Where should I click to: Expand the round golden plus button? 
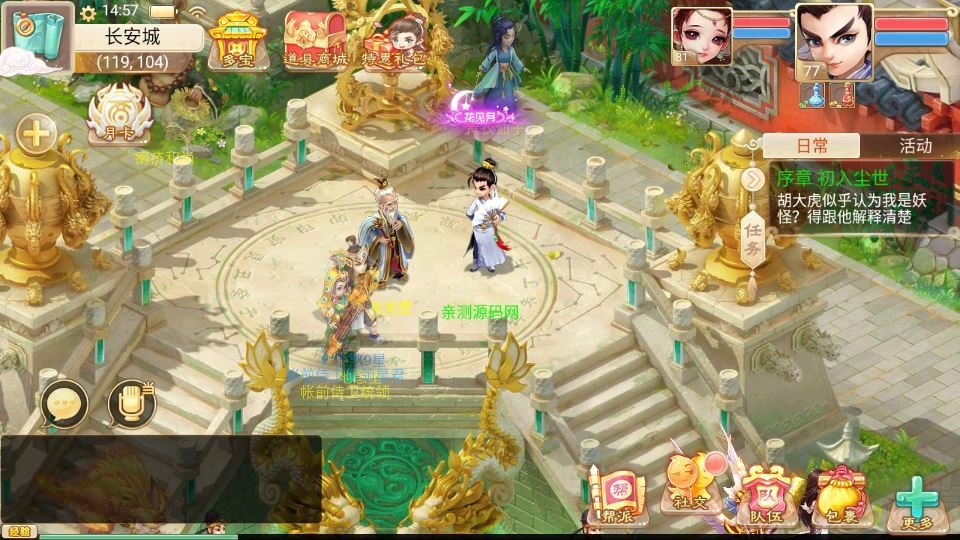coord(37,133)
